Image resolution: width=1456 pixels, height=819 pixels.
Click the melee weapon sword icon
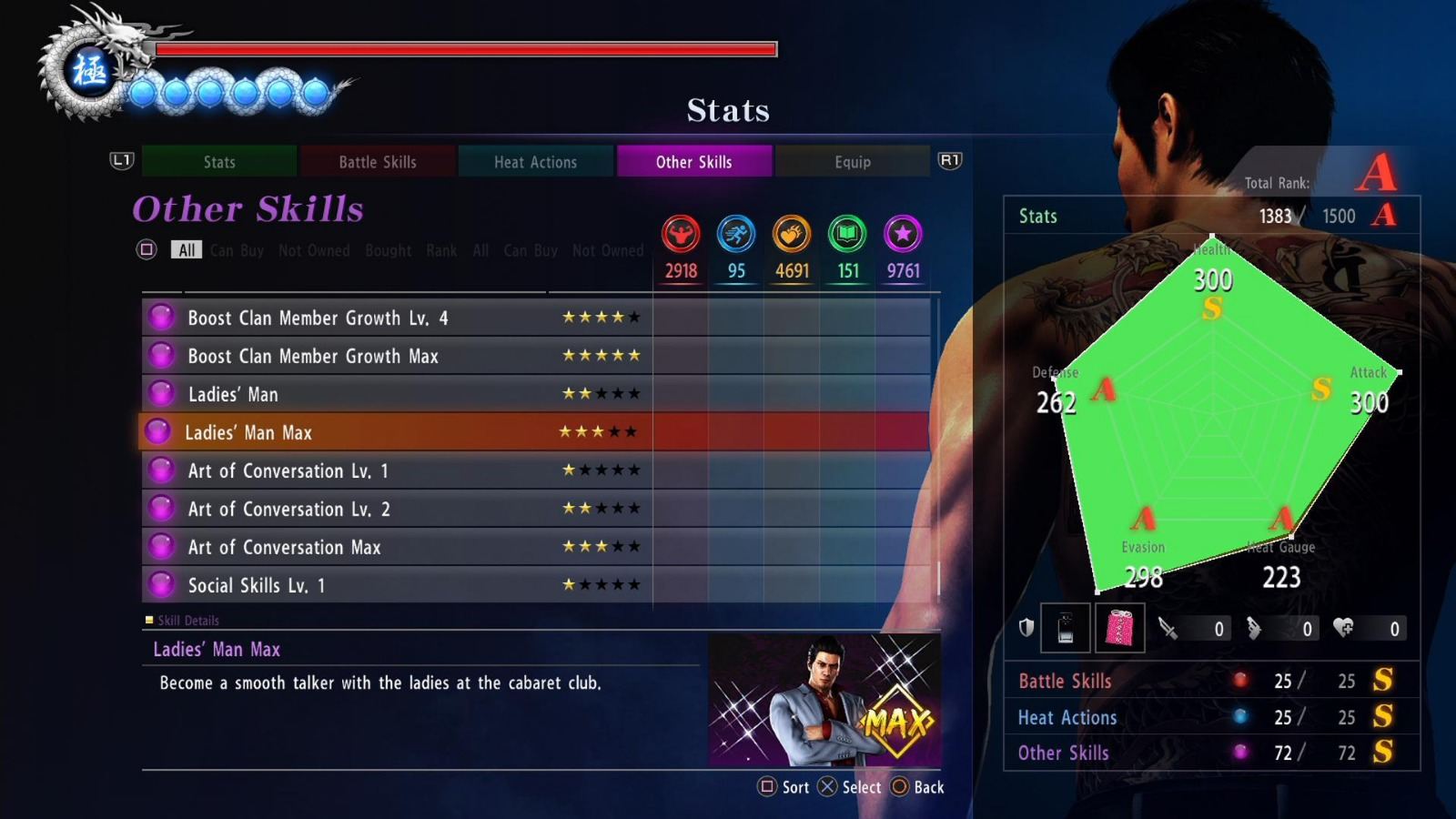click(1169, 628)
